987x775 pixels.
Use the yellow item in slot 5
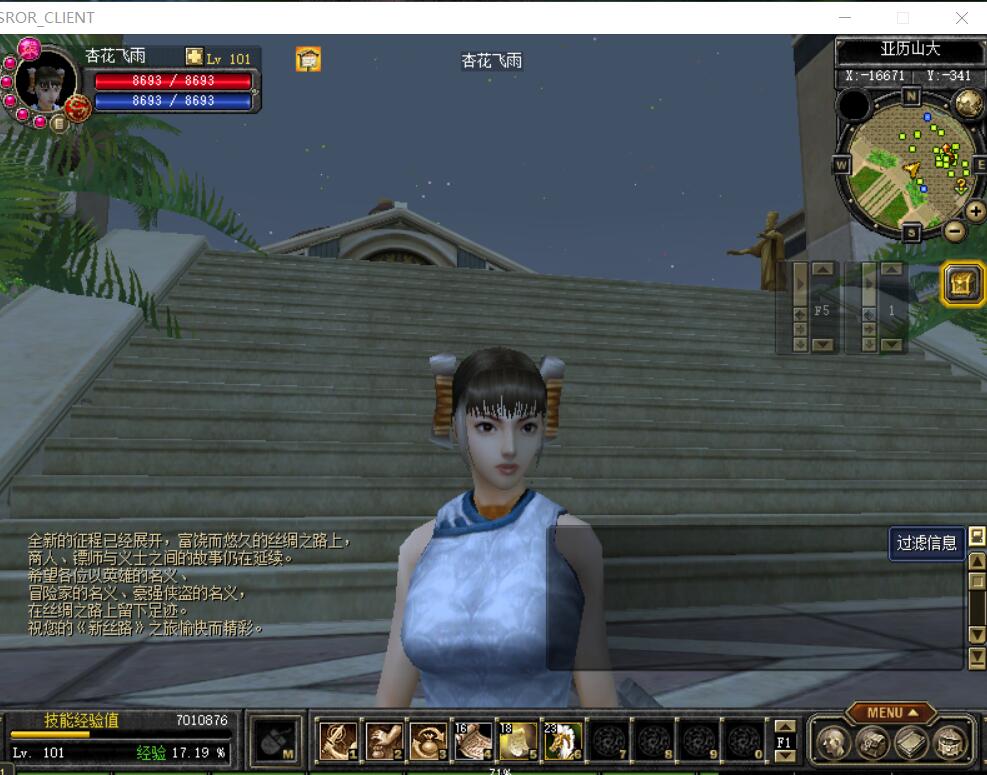[x=519, y=741]
